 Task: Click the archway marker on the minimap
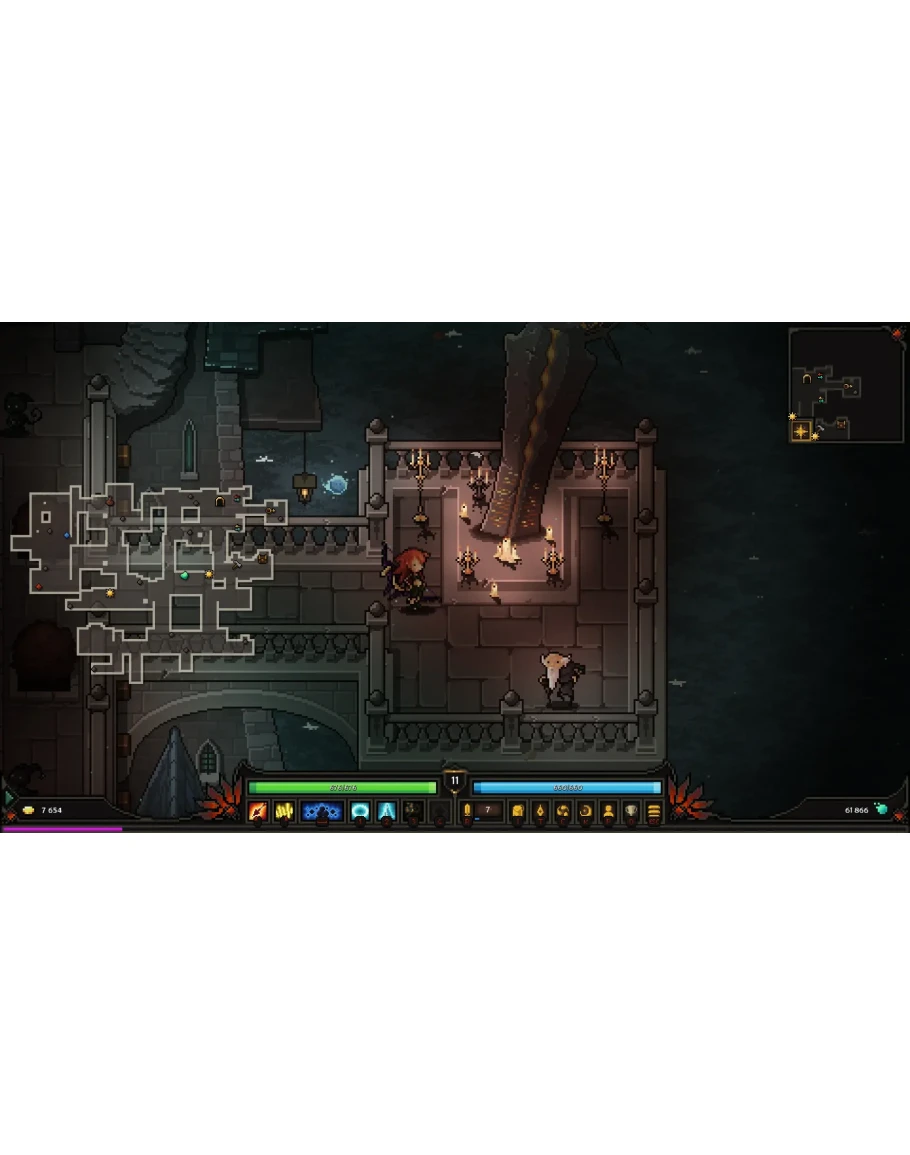(807, 378)
